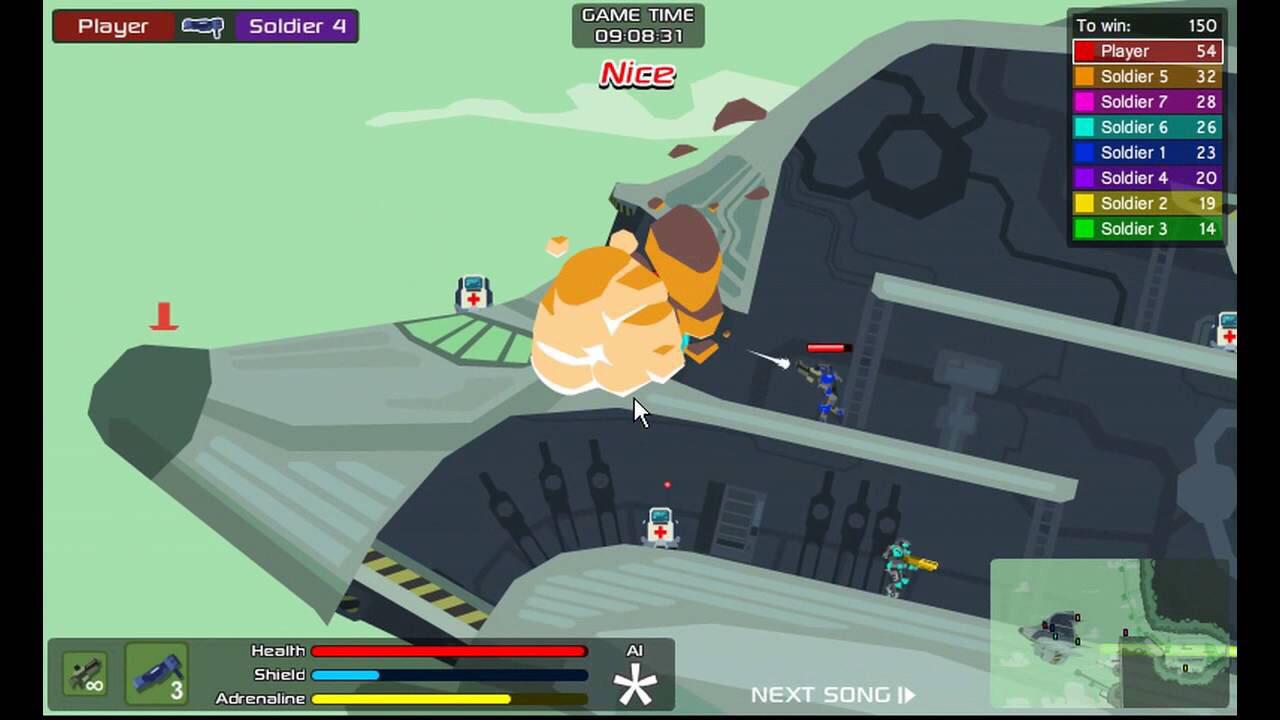This screenshot has width=1280, height=720.
Task: Click the 'Soldier 4' name in the kill banner
Action: click(295, 26)
